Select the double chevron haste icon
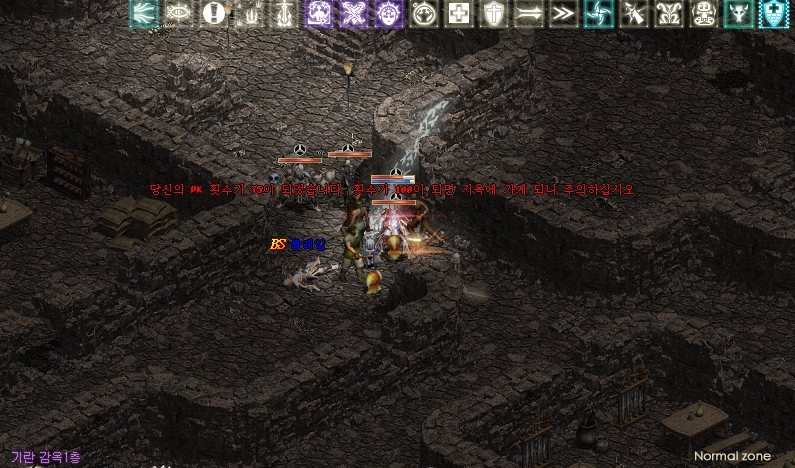Image resolution: width=795 pixels, height=468 pixels. coord(563,13)
